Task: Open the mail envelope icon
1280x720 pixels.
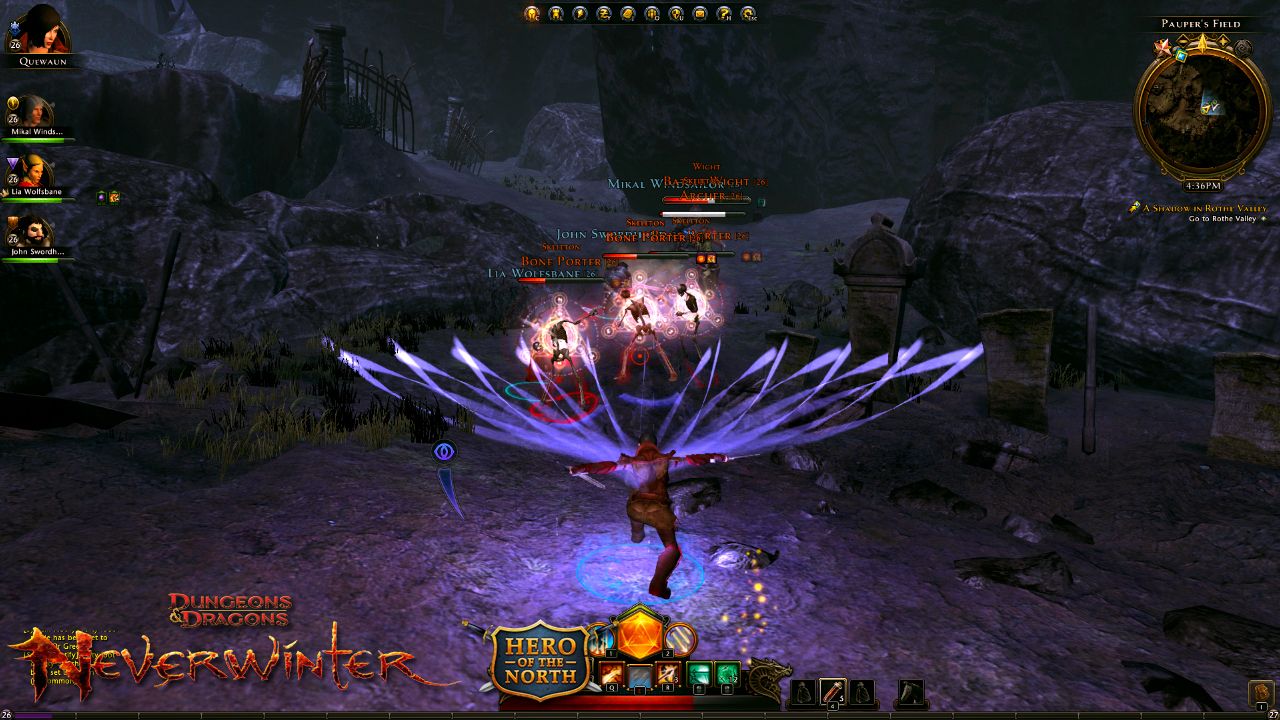Action: coord(700,13)
